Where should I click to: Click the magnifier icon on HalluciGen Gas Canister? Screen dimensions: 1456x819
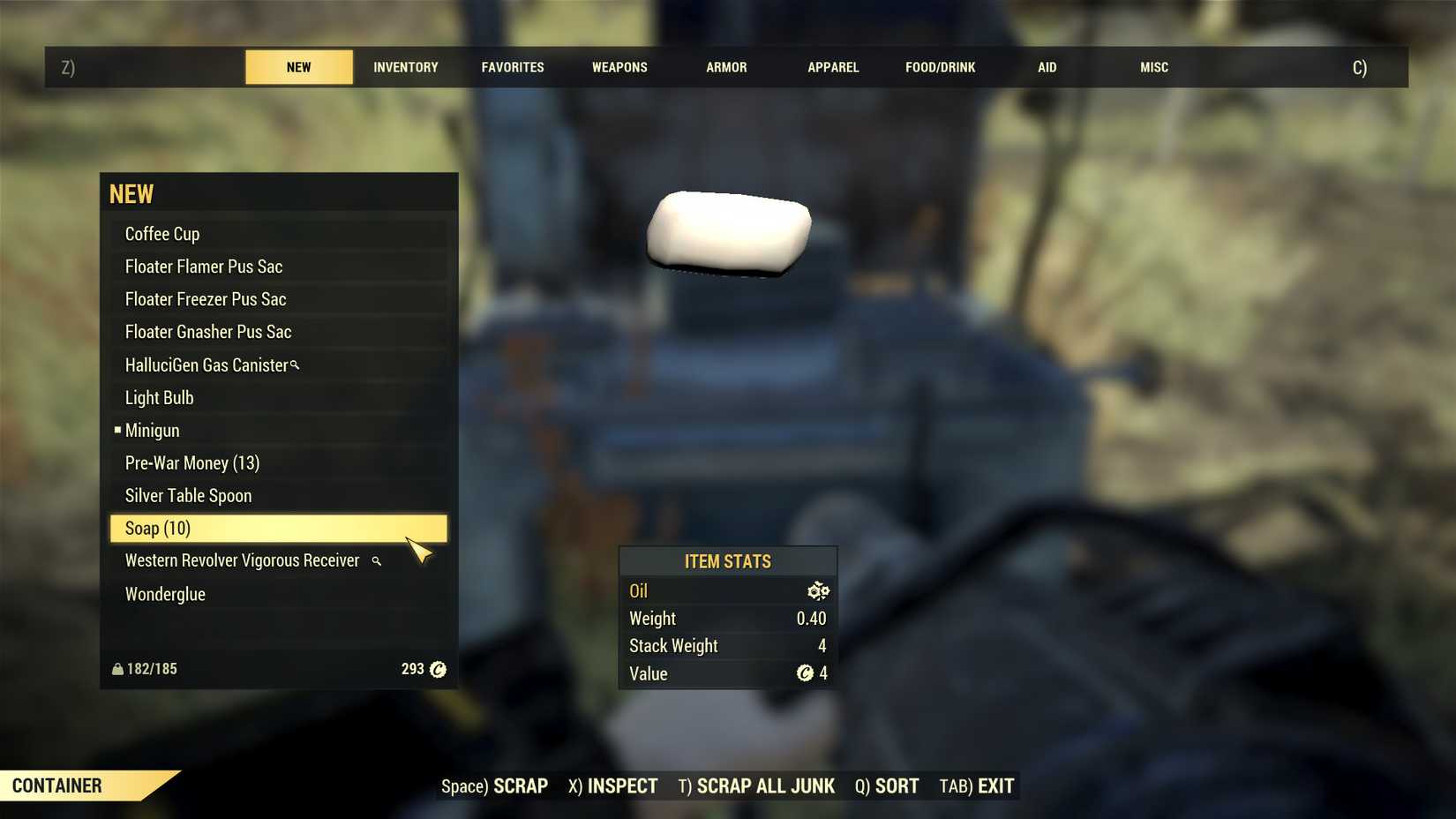click(x=294, y=364)
